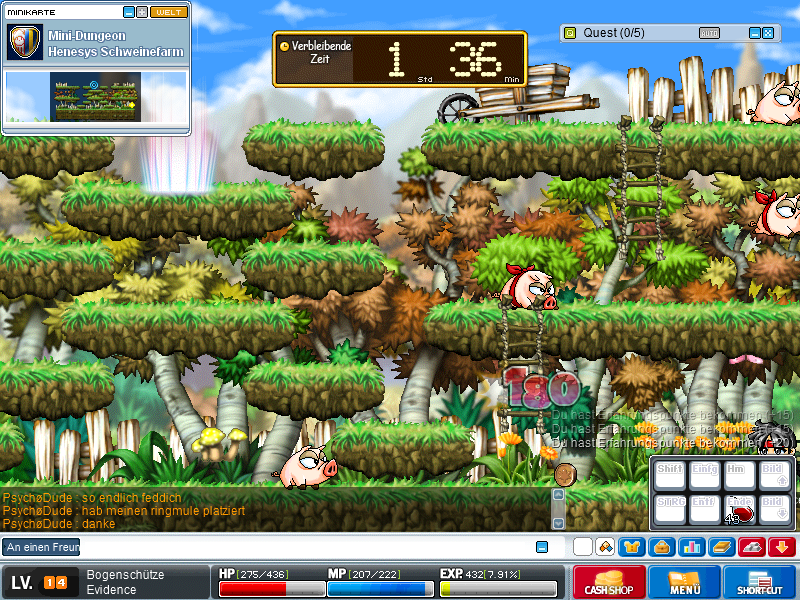Collapse the quickslot with the red arrow
This screenshot has width=800, height=600.
[781, 547]
